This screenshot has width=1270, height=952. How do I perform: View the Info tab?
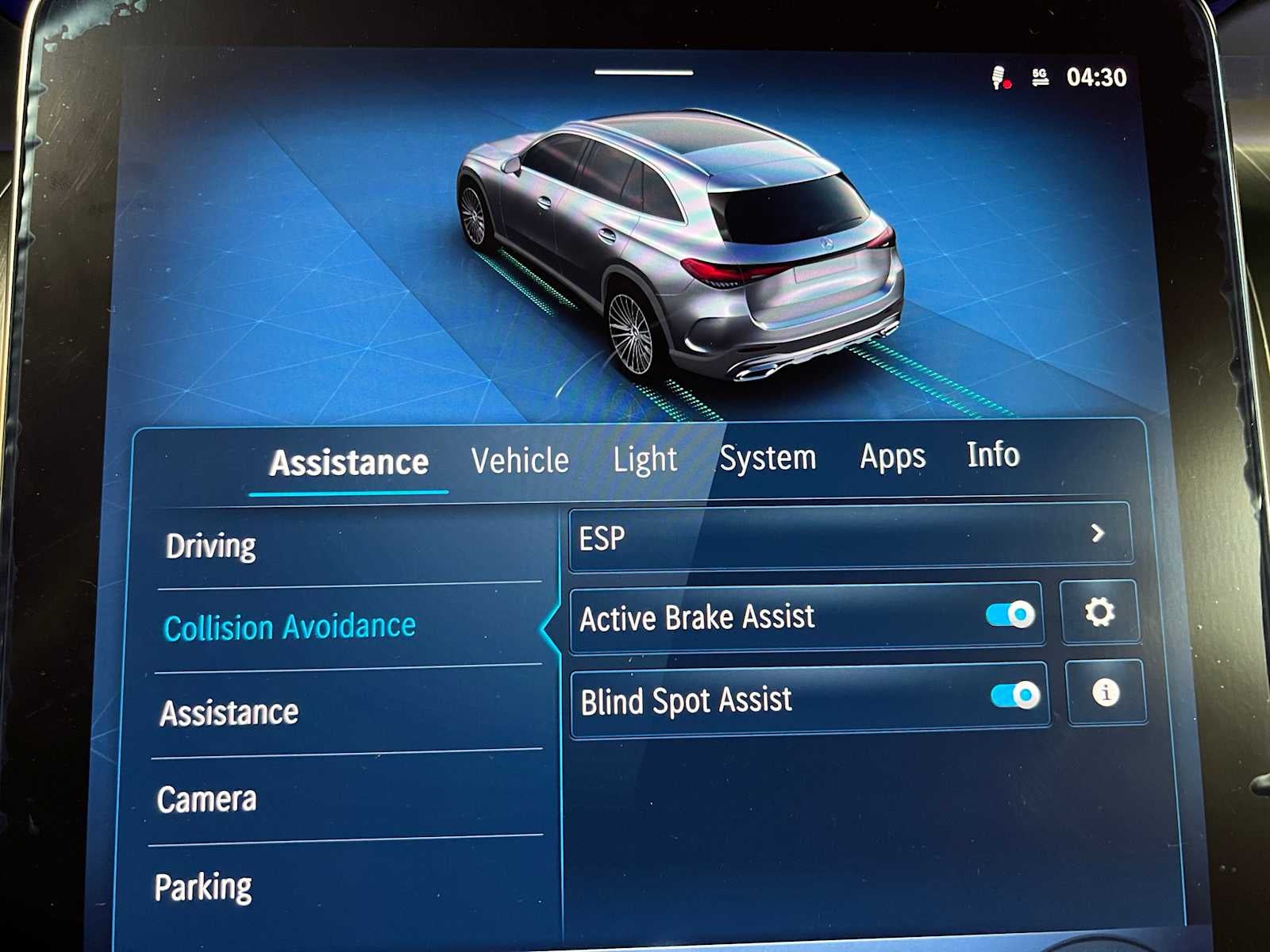(993, 455)
